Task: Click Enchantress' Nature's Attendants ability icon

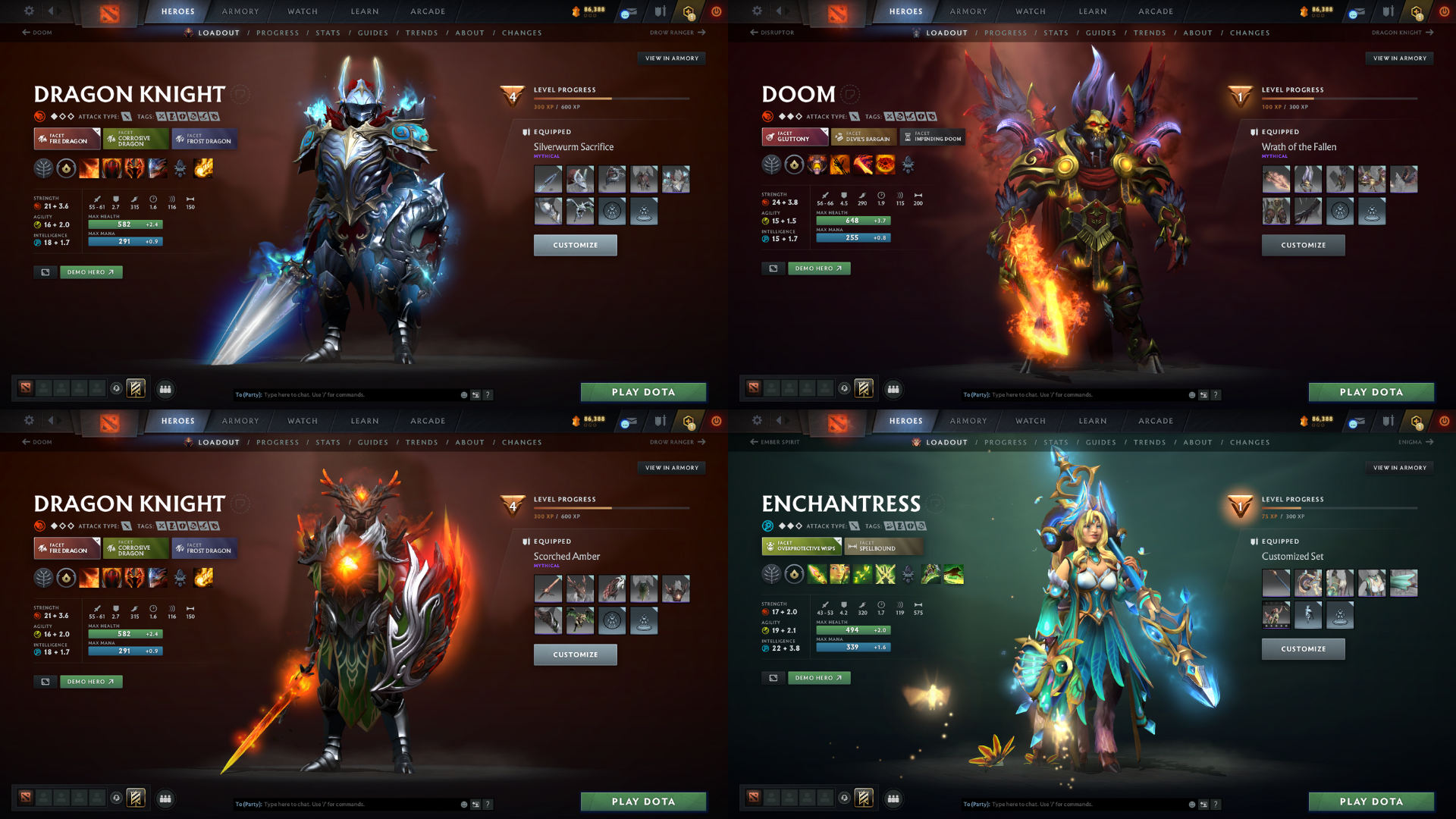Action: tap(862, 574)
